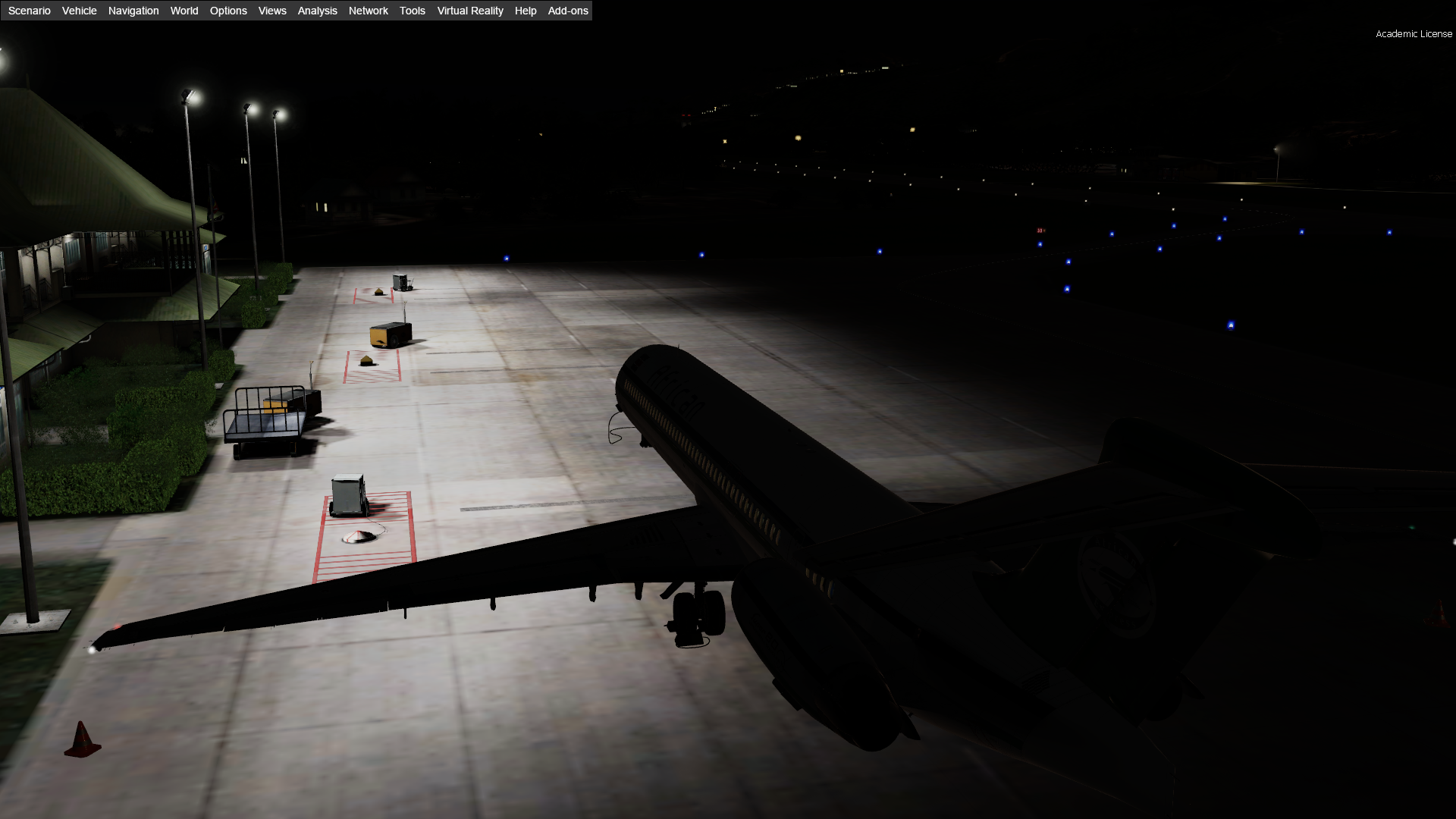Select the World menu
The height and width of the screenshot is (819, 1456).
(184, 11)
